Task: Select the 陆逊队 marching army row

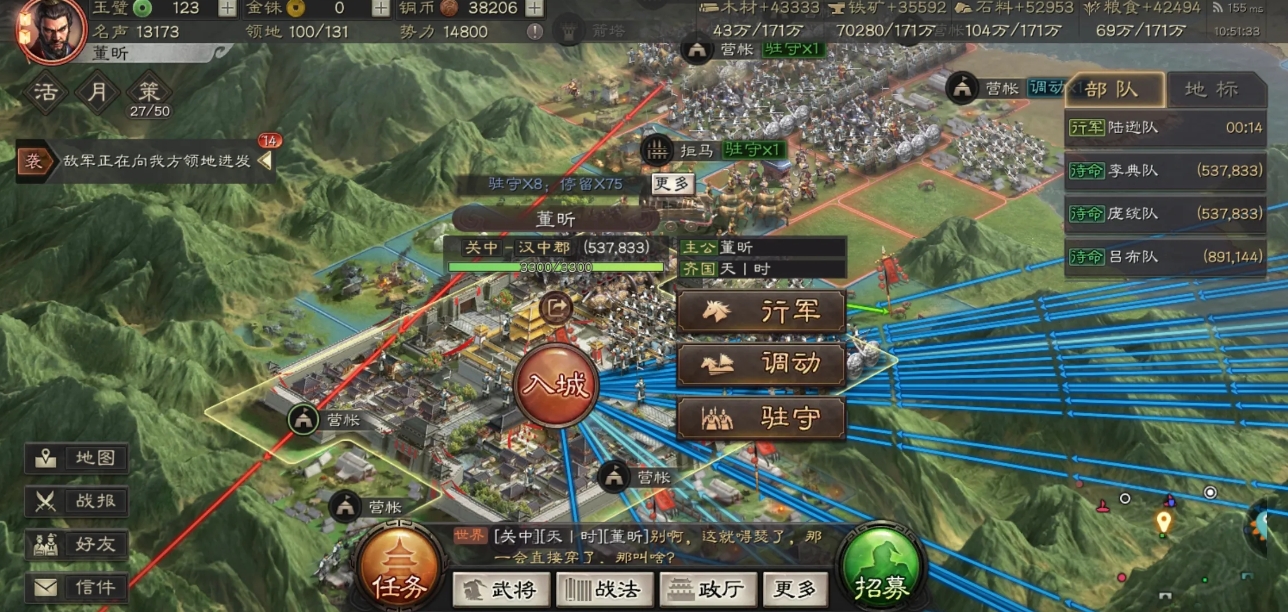Action: 1166,128
